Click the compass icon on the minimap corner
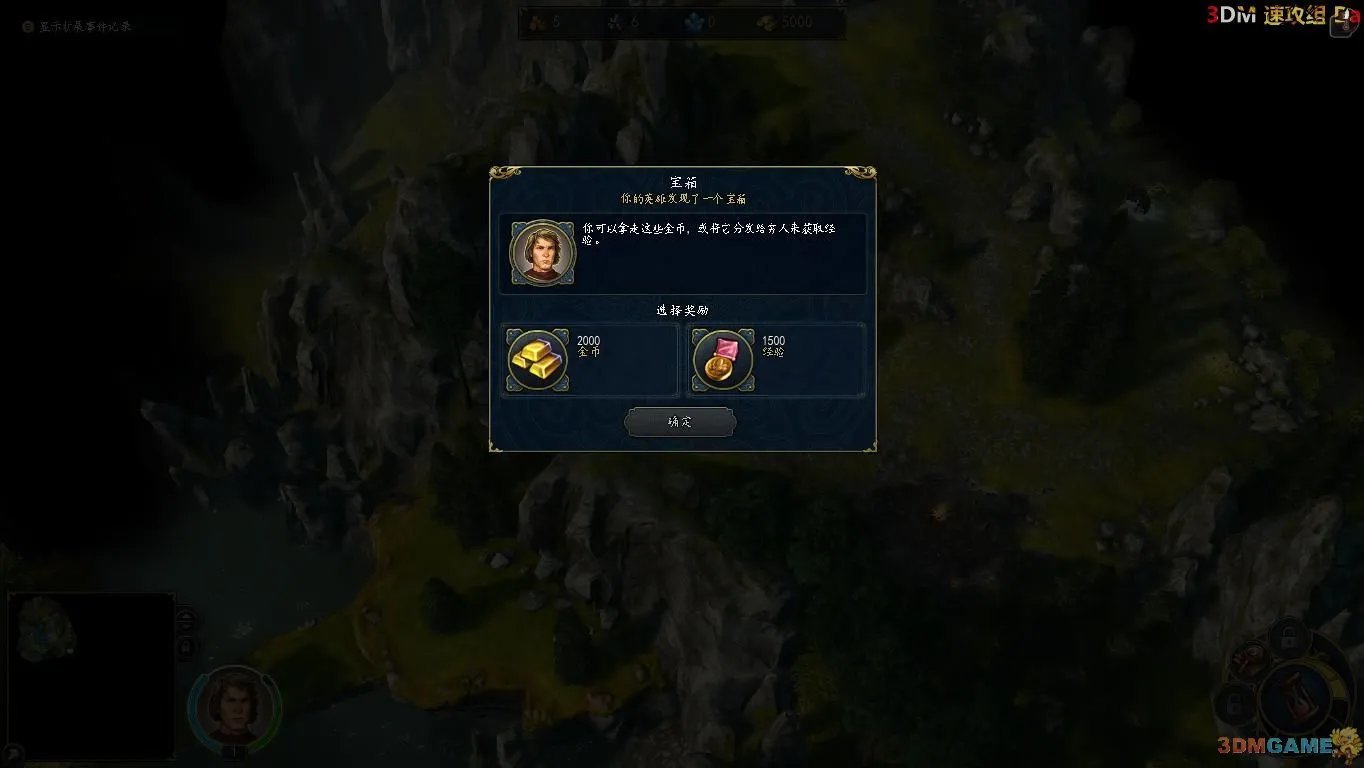Viewport: 1364px width, 768px height. pos(14,752)
